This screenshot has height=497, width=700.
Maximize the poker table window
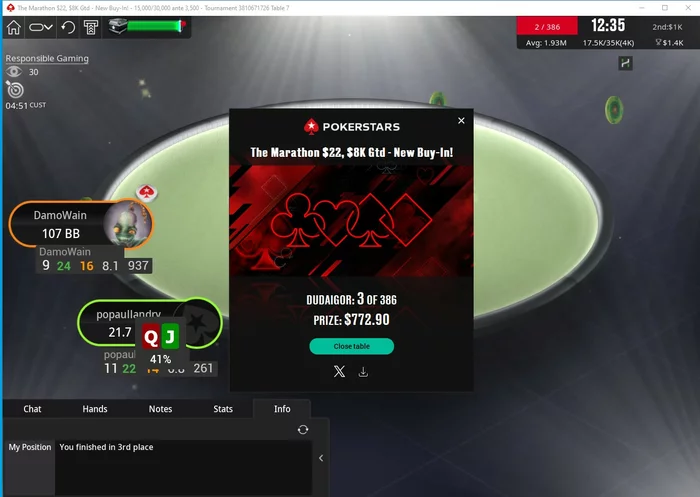coord(665,7)
